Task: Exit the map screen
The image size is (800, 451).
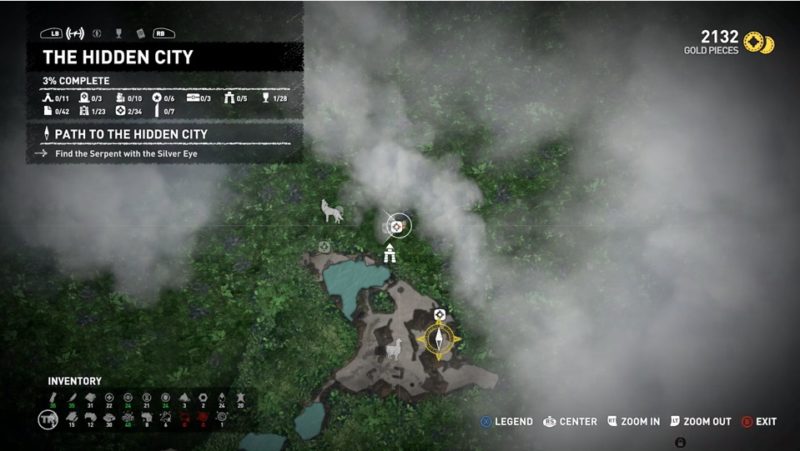Action: [x=759, y=422]
